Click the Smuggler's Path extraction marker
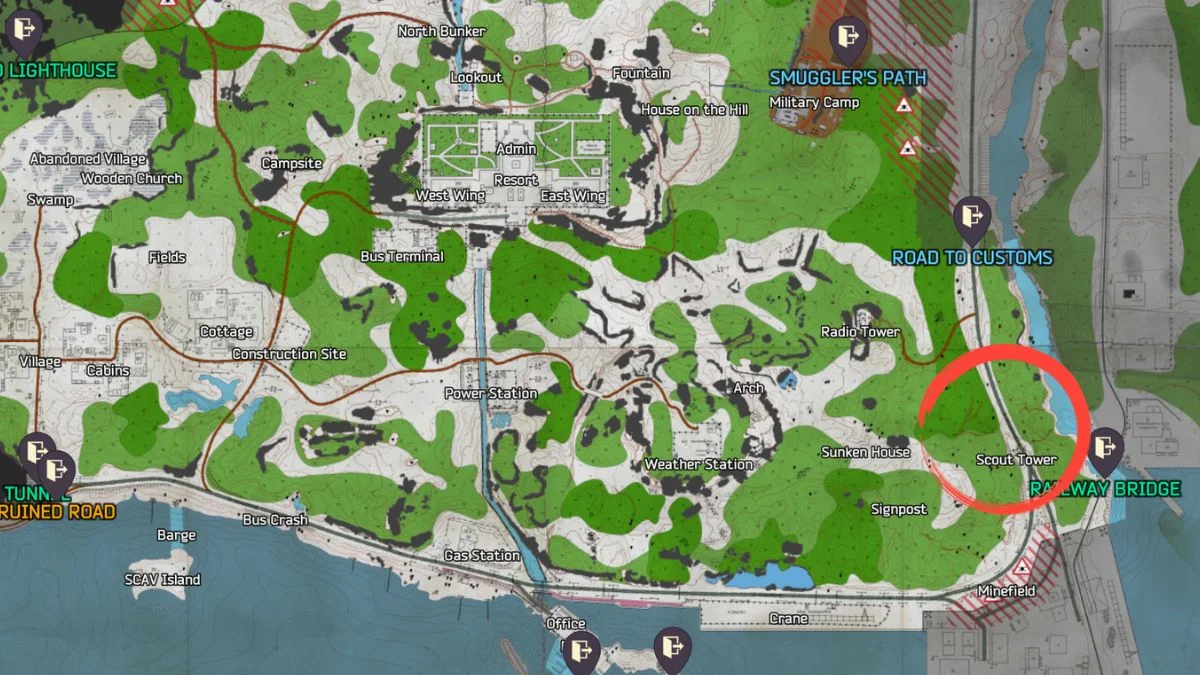Viewport: 1200px width, 675px height. click(849, 37)
